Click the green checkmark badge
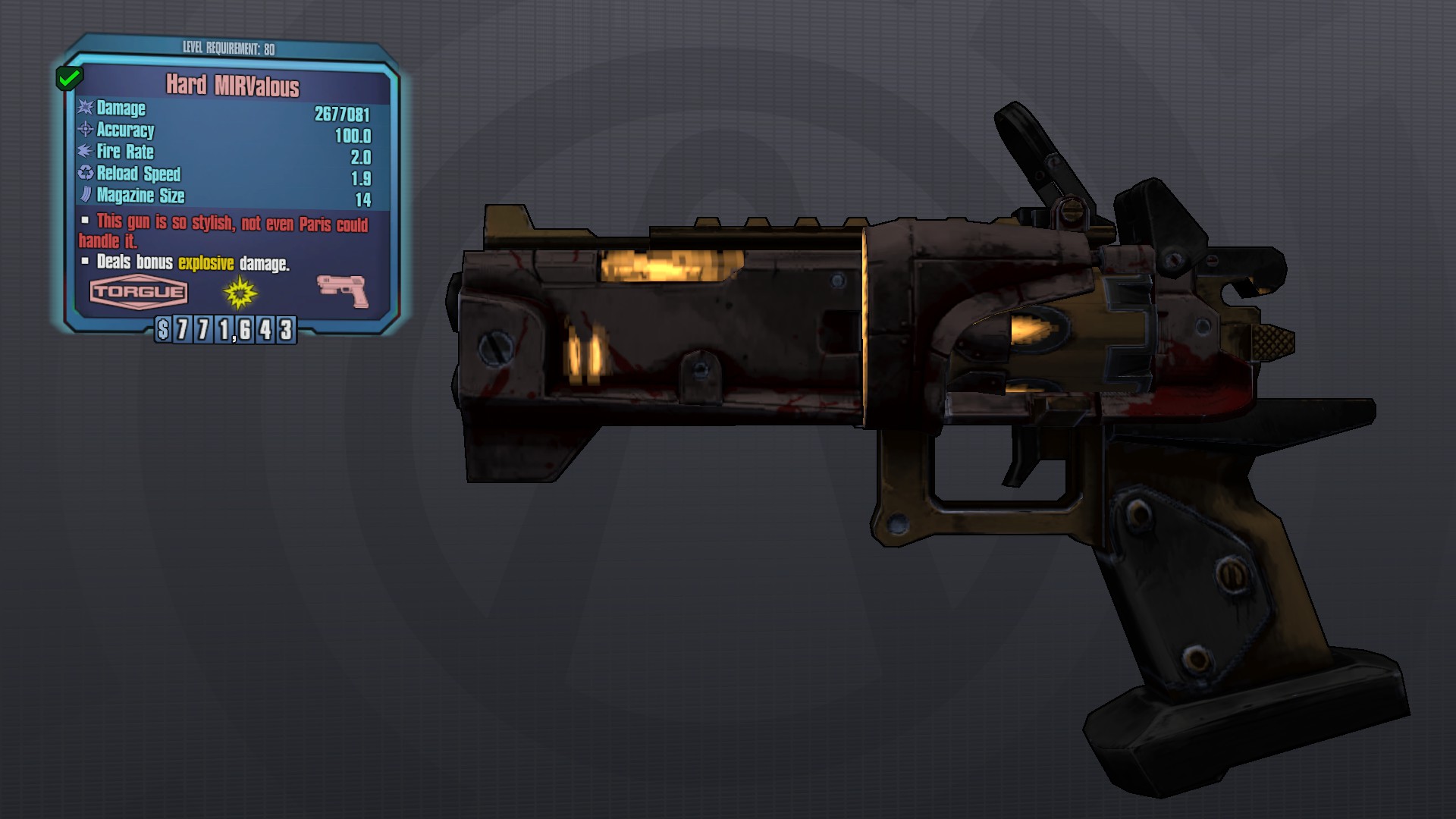 tap(69, 77)
